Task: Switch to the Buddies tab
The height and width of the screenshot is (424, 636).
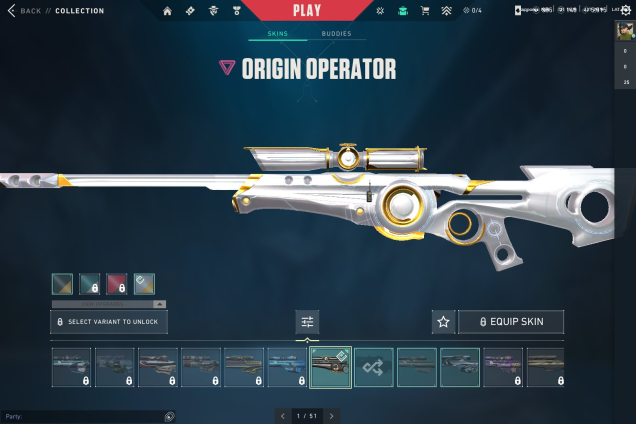Action: 336,34
